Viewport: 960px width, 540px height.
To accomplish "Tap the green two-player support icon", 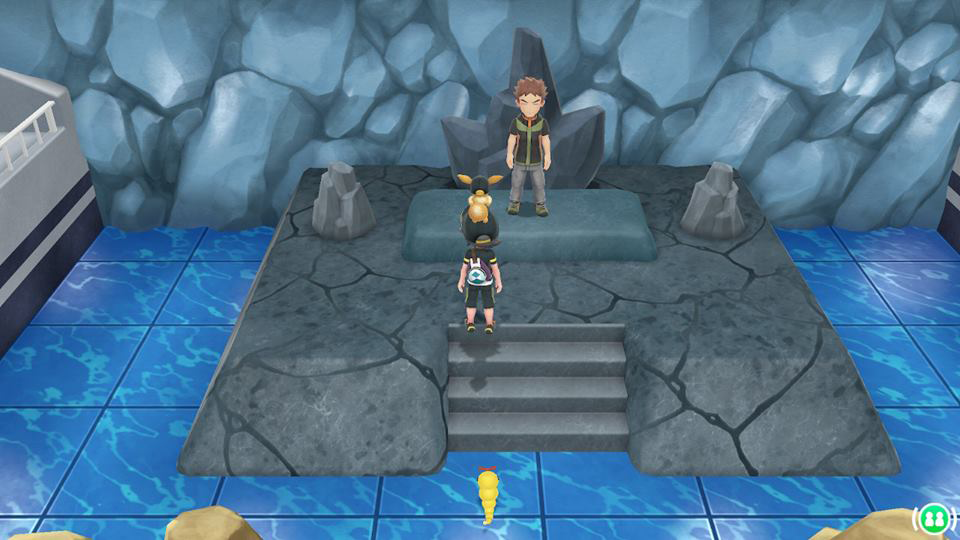I will pyautogui.click(x=931, y=519).
